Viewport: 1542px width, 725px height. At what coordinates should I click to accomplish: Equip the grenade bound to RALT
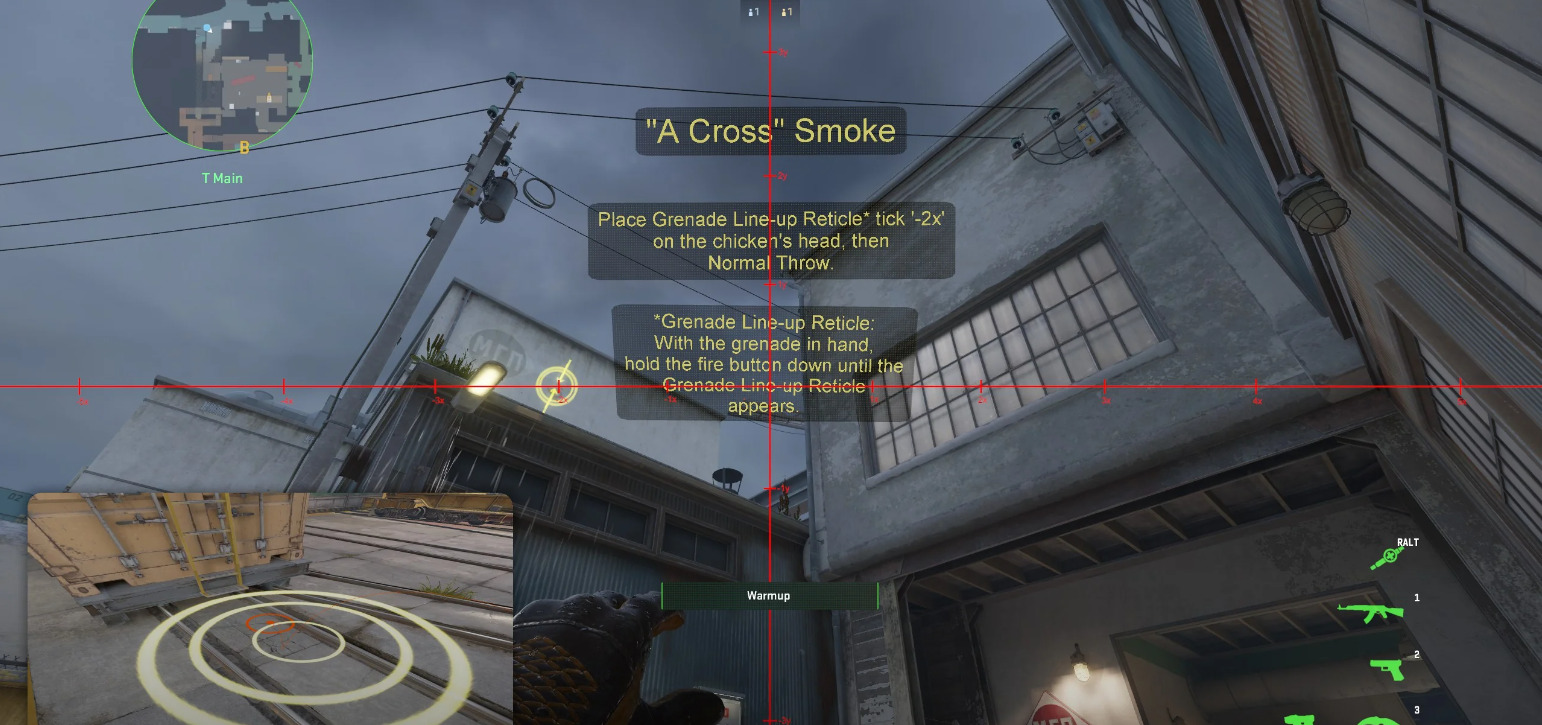1389,556
